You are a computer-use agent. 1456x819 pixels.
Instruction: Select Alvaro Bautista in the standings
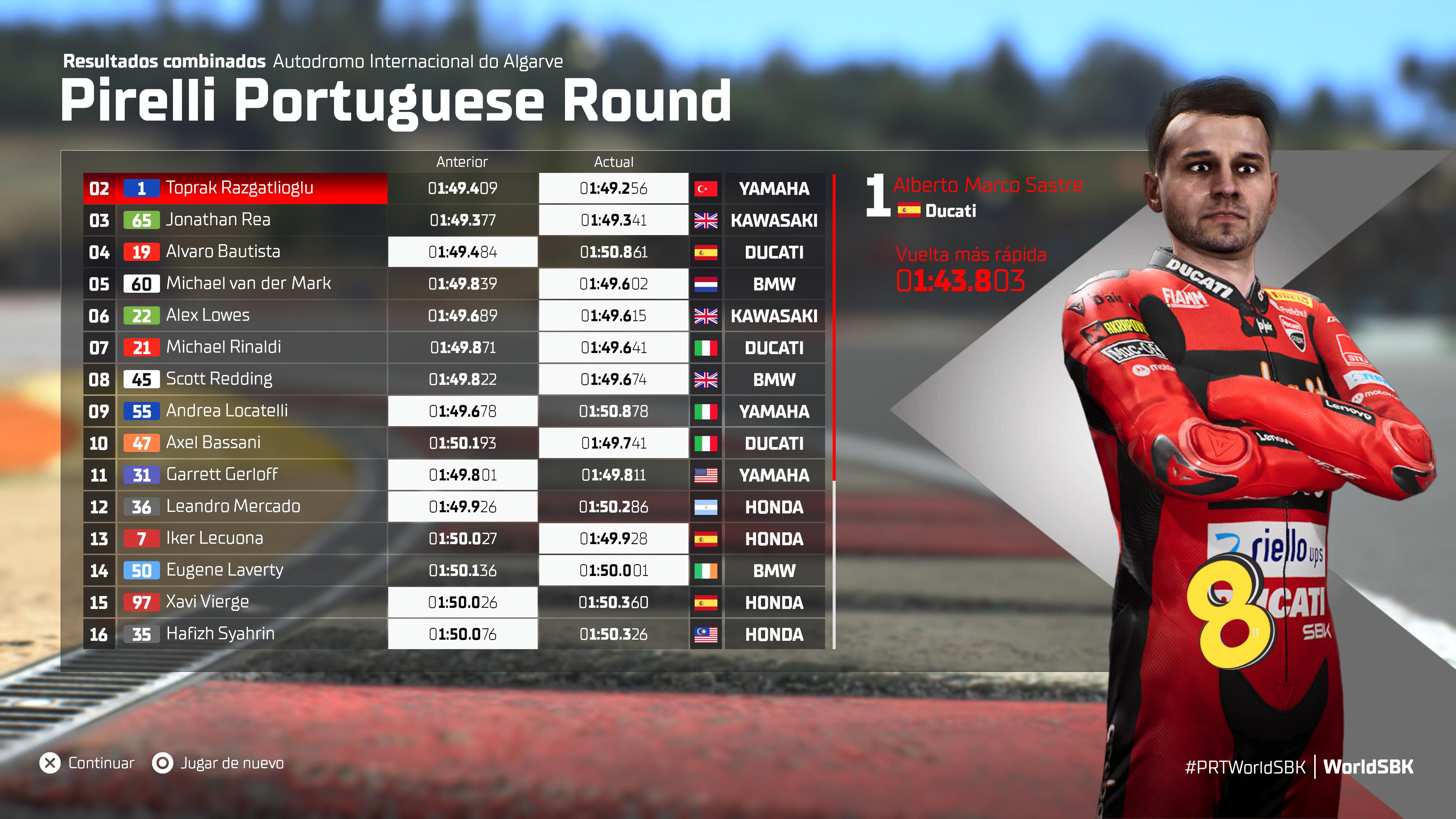tap(223, 252)
